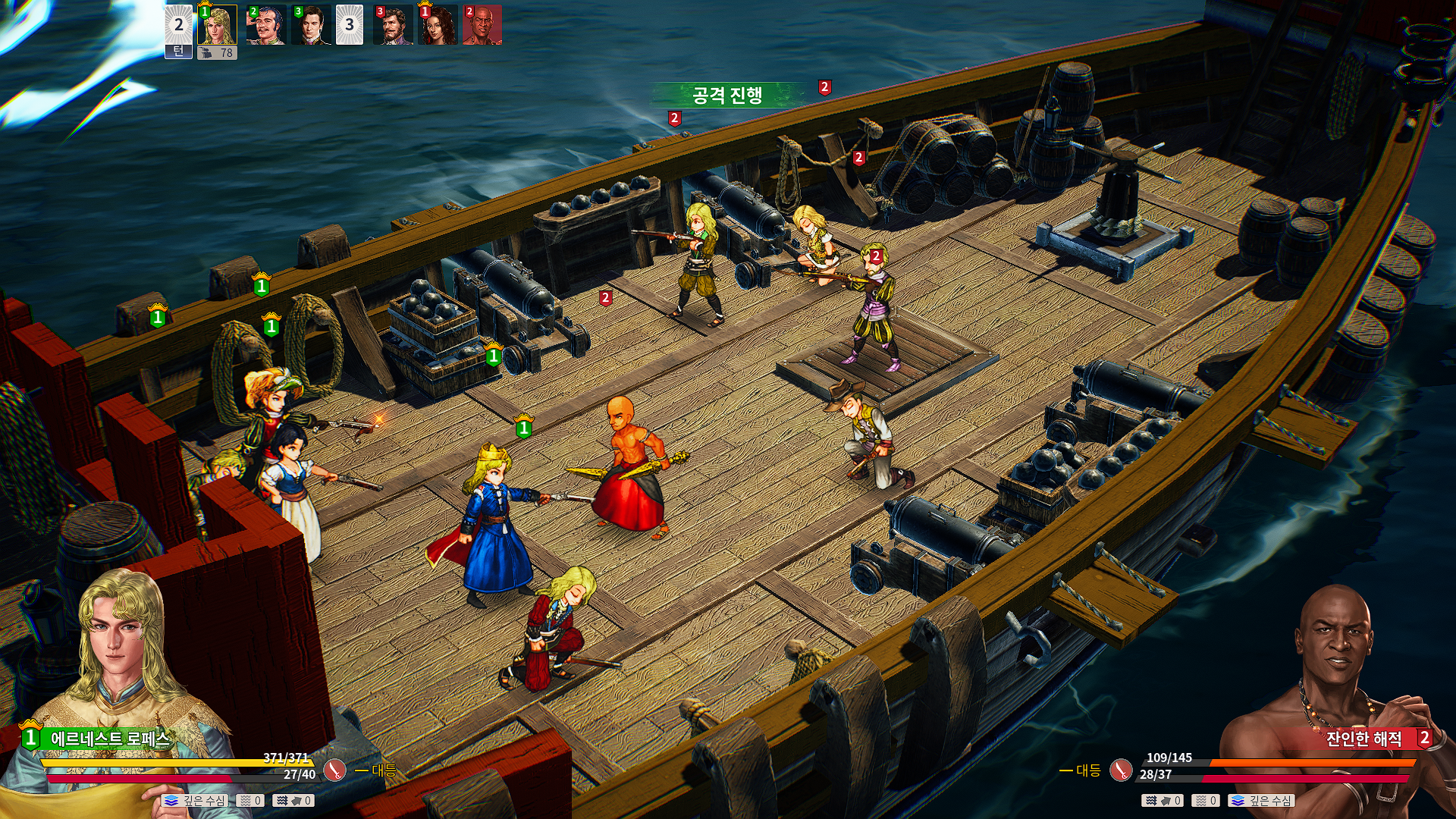Click the round 2 turn card

tap(178, 32)
